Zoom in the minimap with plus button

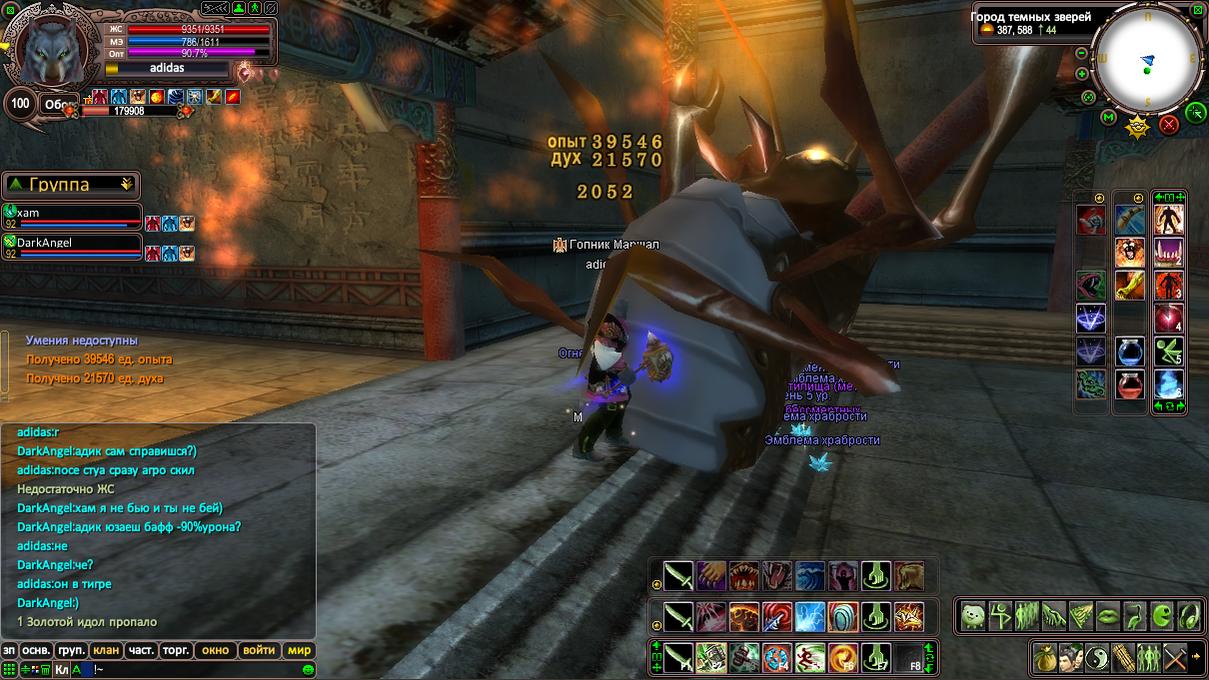click(1082, 74)
